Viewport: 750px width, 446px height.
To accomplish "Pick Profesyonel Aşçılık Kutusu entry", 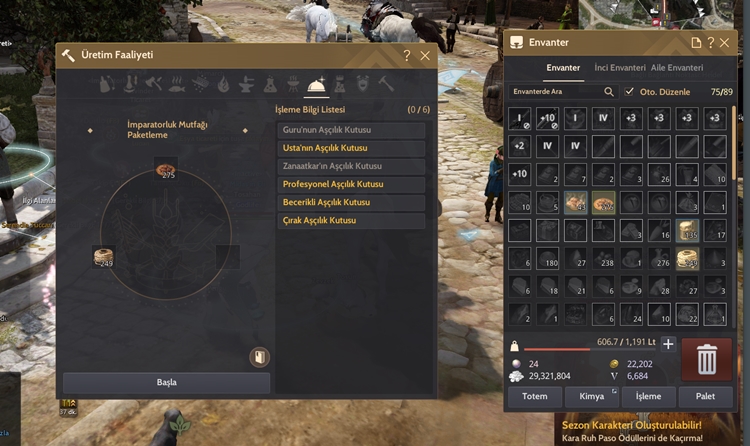I will [x=351, y=184].
